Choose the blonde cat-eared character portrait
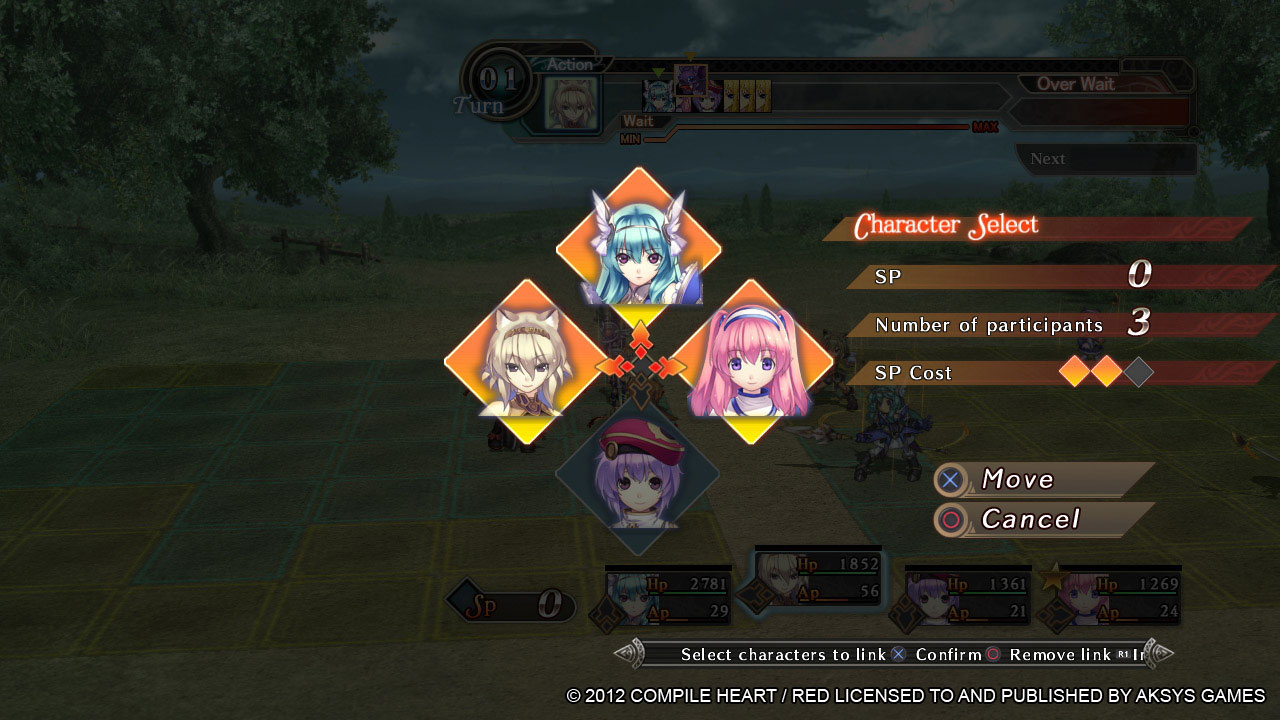The width and height of the screenshot is (1280, 720). pyautogui.click(x=526, y=363)
